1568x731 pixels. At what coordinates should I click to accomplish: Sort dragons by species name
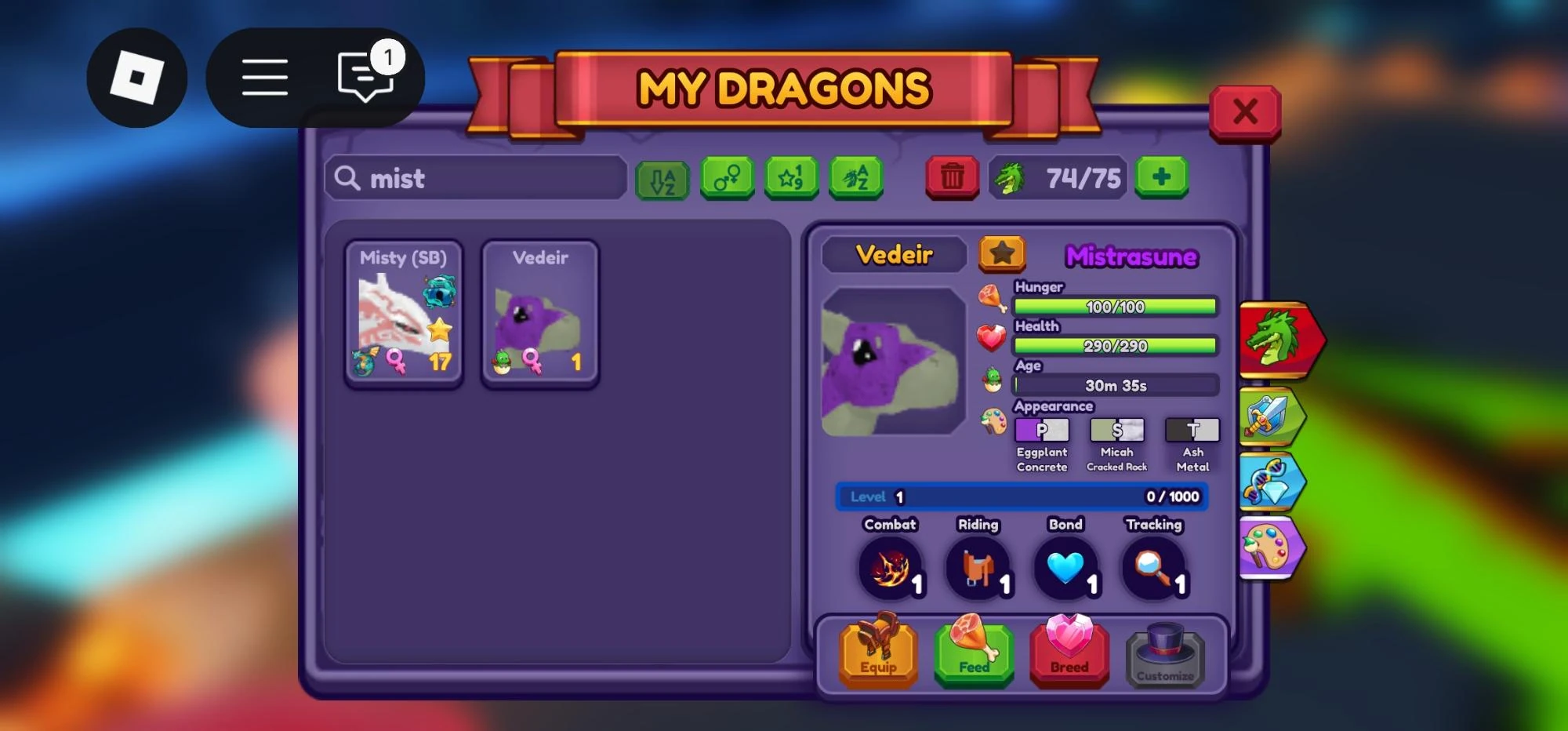click(855, 178)
